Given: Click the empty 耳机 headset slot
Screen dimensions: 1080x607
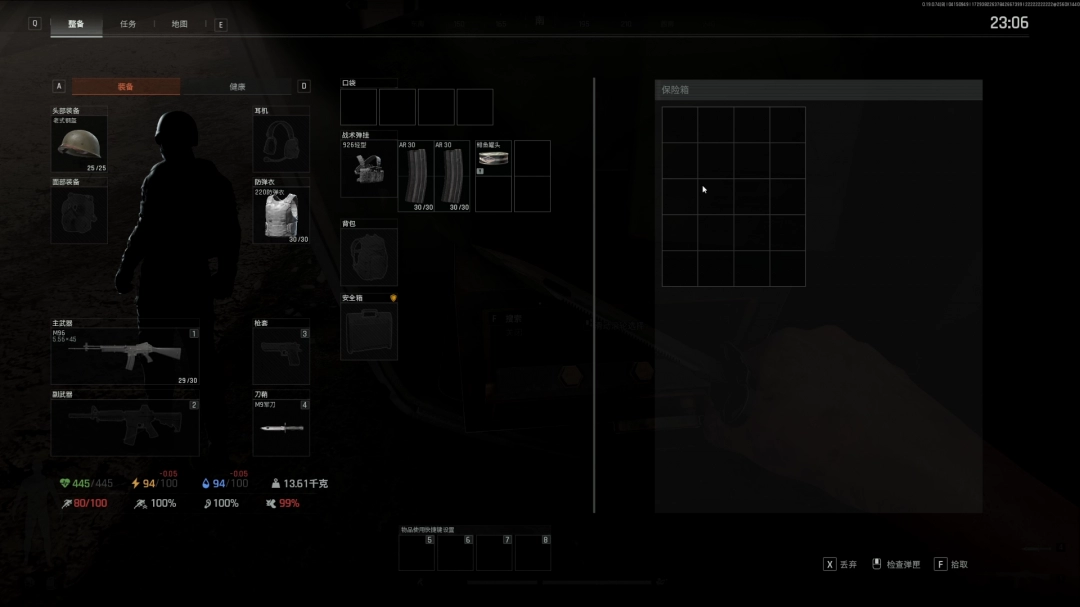Looking at the screenshot, I should pos(281,145).
